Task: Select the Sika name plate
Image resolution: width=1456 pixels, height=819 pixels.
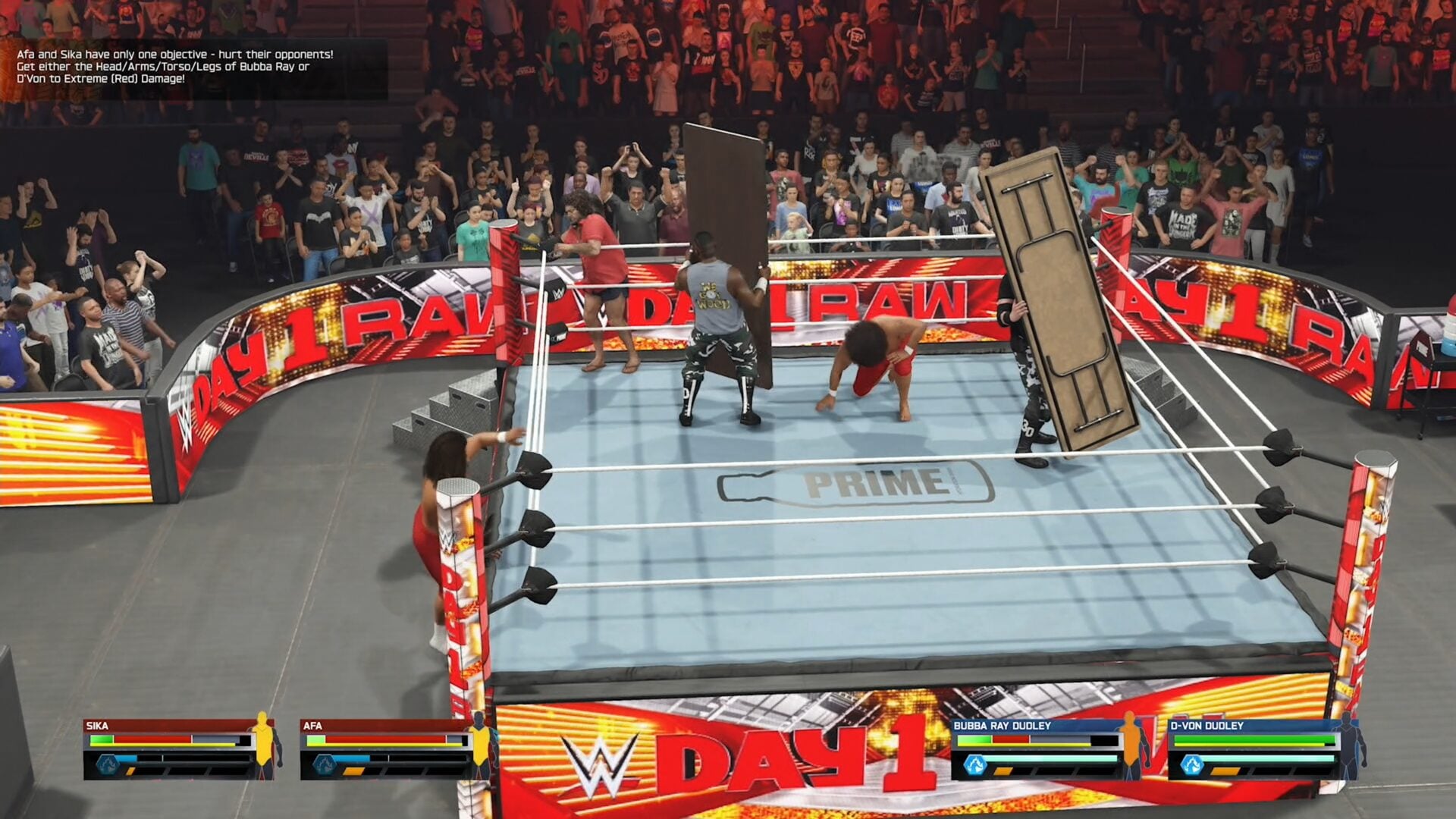Action: pyautogui.click(x=97, y=726)
